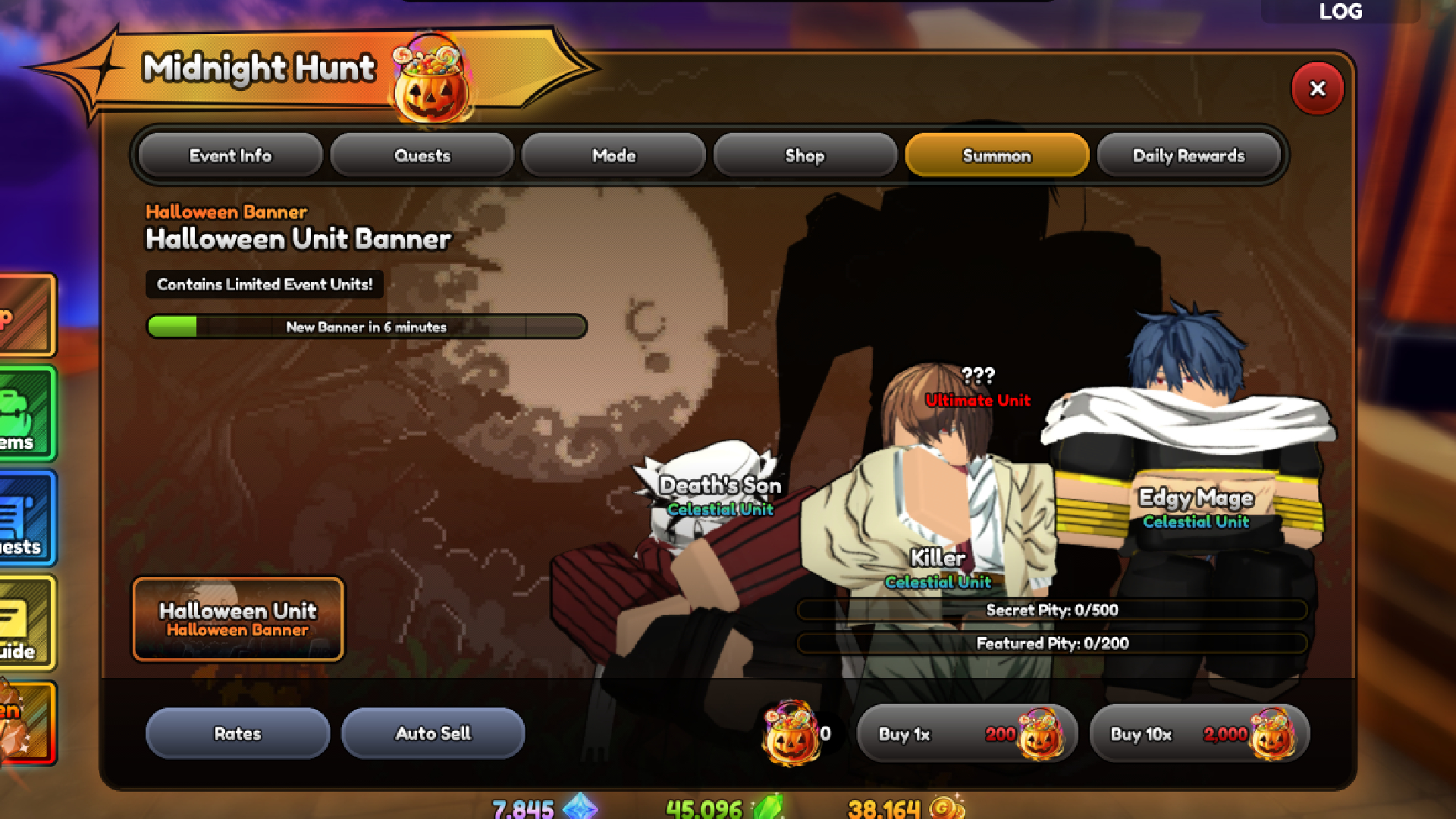The width and height of the screenshot is (1456, 819).
Task: Open the LOG in the top corner
Action: (x=1341, y=11)
